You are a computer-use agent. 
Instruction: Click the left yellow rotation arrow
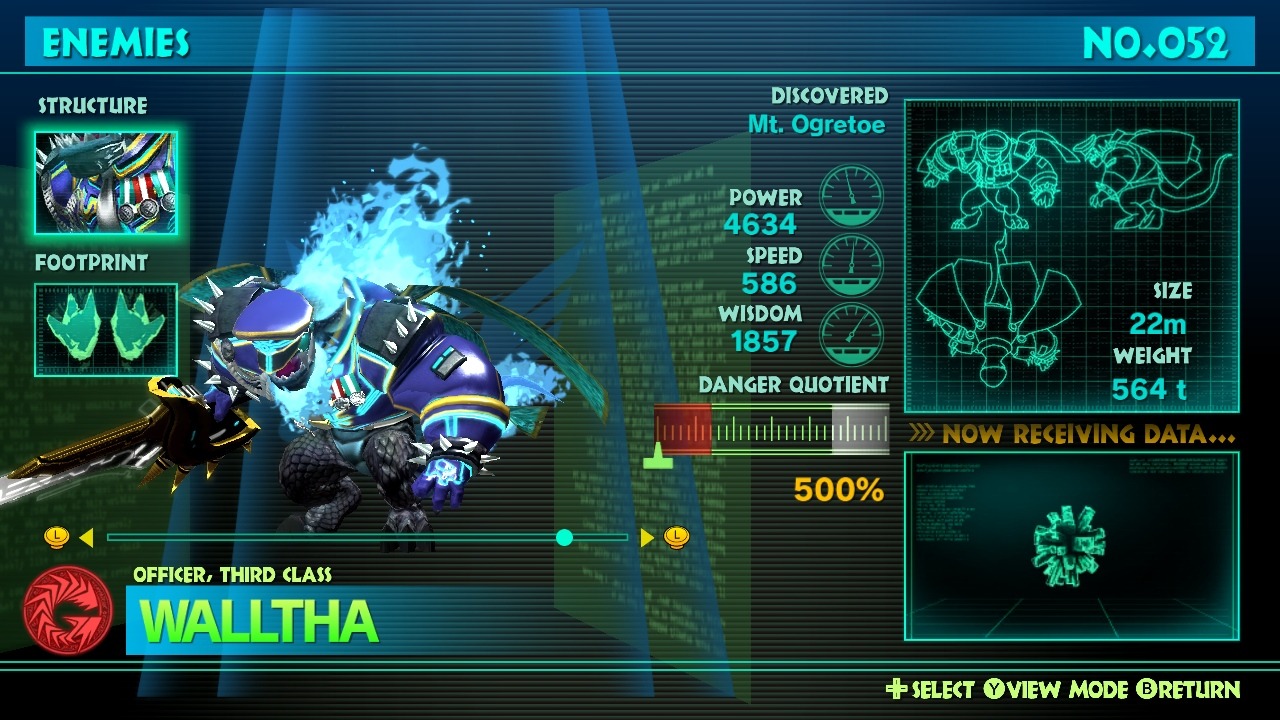click(86, 538)
